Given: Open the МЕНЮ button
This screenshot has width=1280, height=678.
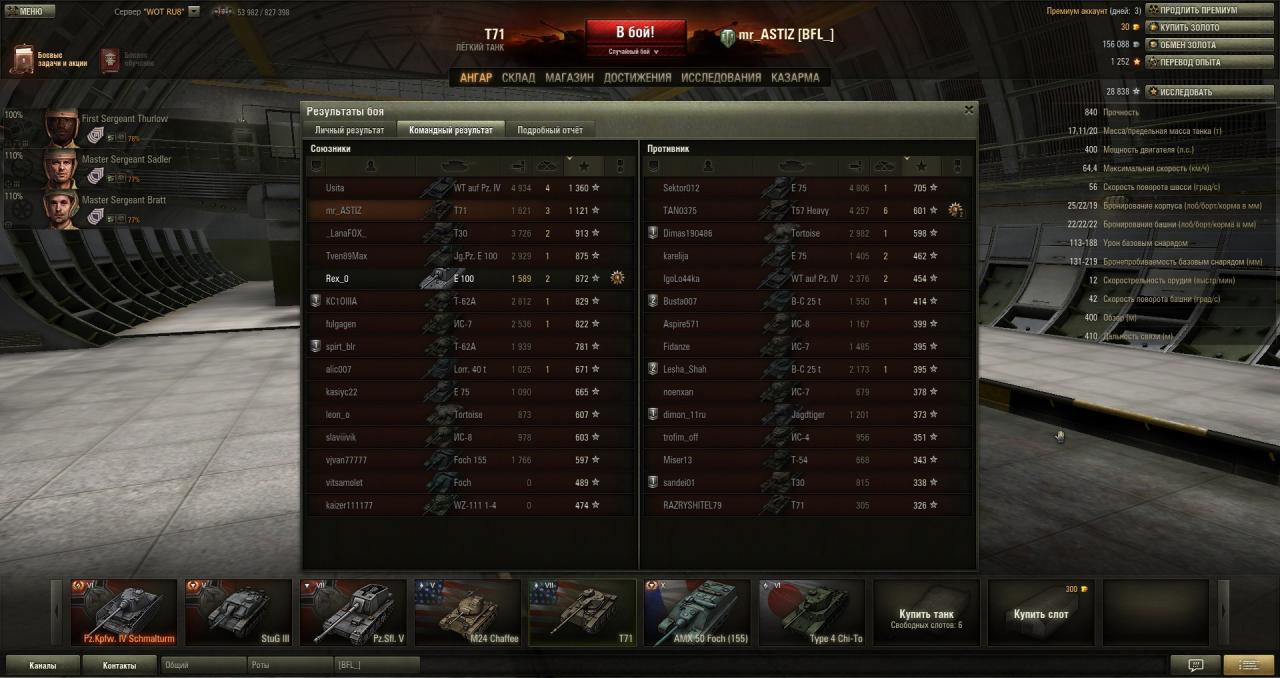Looking at the screenshot, I should tap(25, 11).
